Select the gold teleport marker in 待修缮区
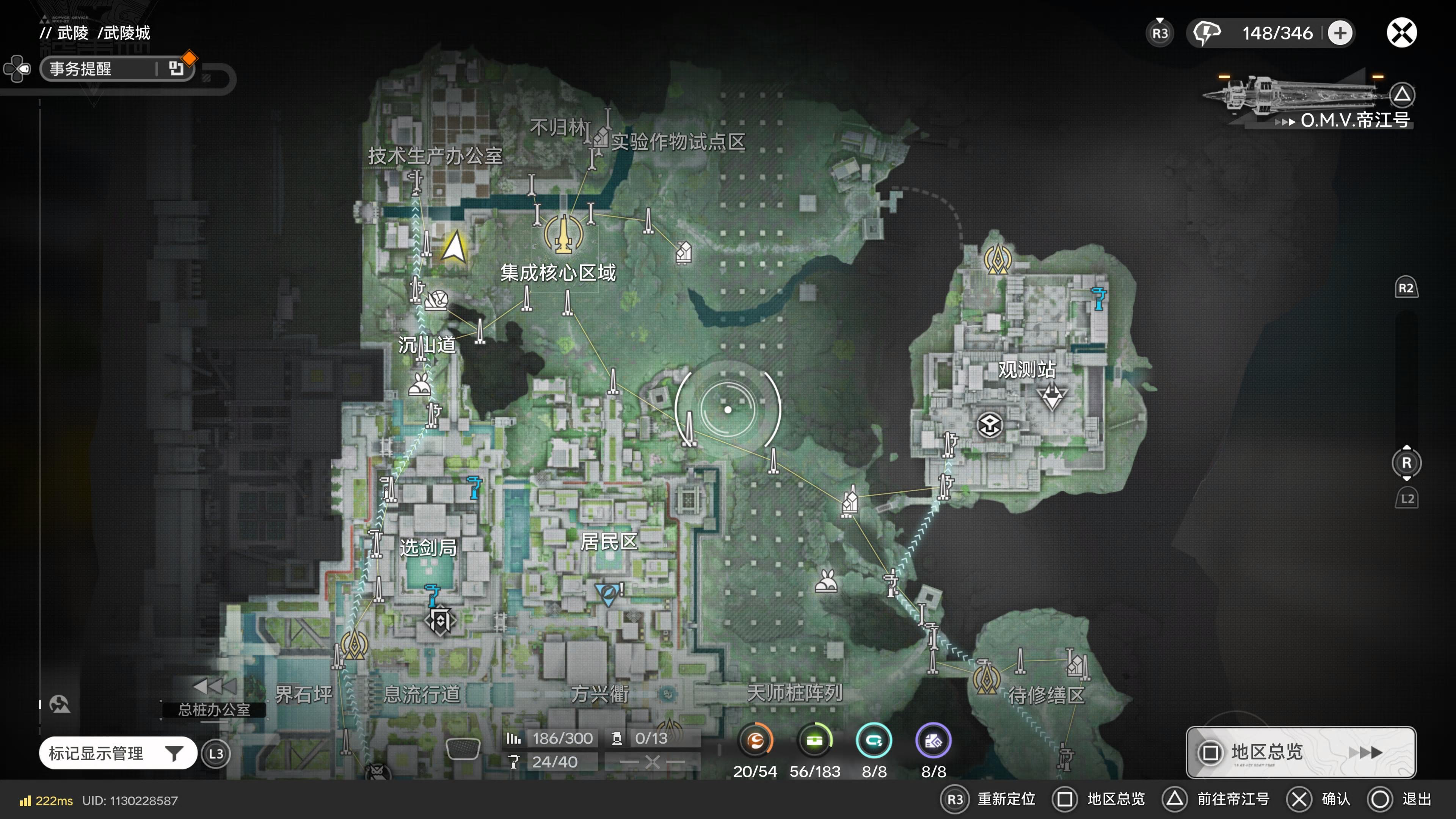This screenshot has height=819, width=1456. pyautogui.click(x=986, y=676)
